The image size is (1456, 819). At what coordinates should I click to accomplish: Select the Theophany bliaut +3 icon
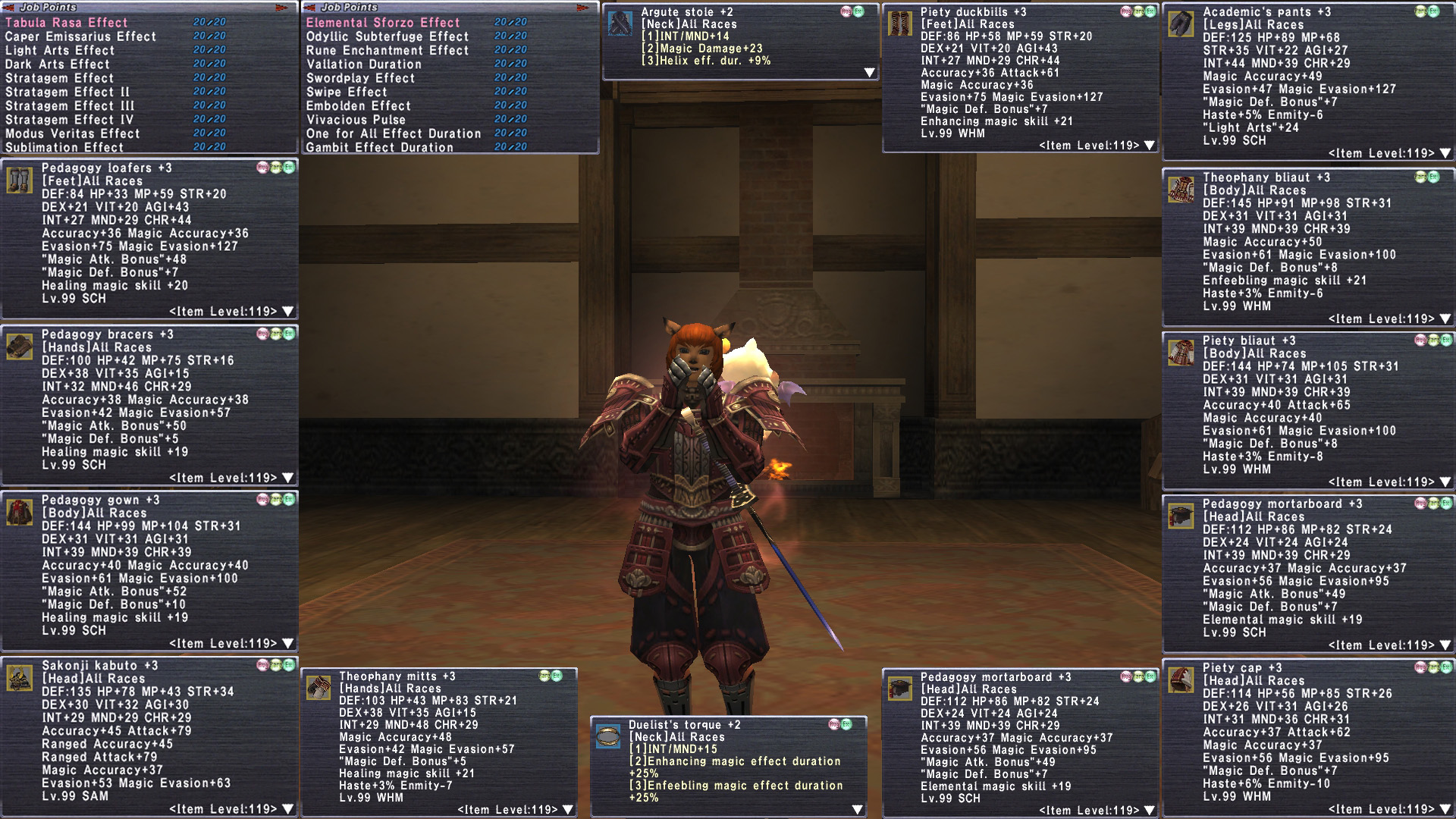click(x=1181, y=190)
